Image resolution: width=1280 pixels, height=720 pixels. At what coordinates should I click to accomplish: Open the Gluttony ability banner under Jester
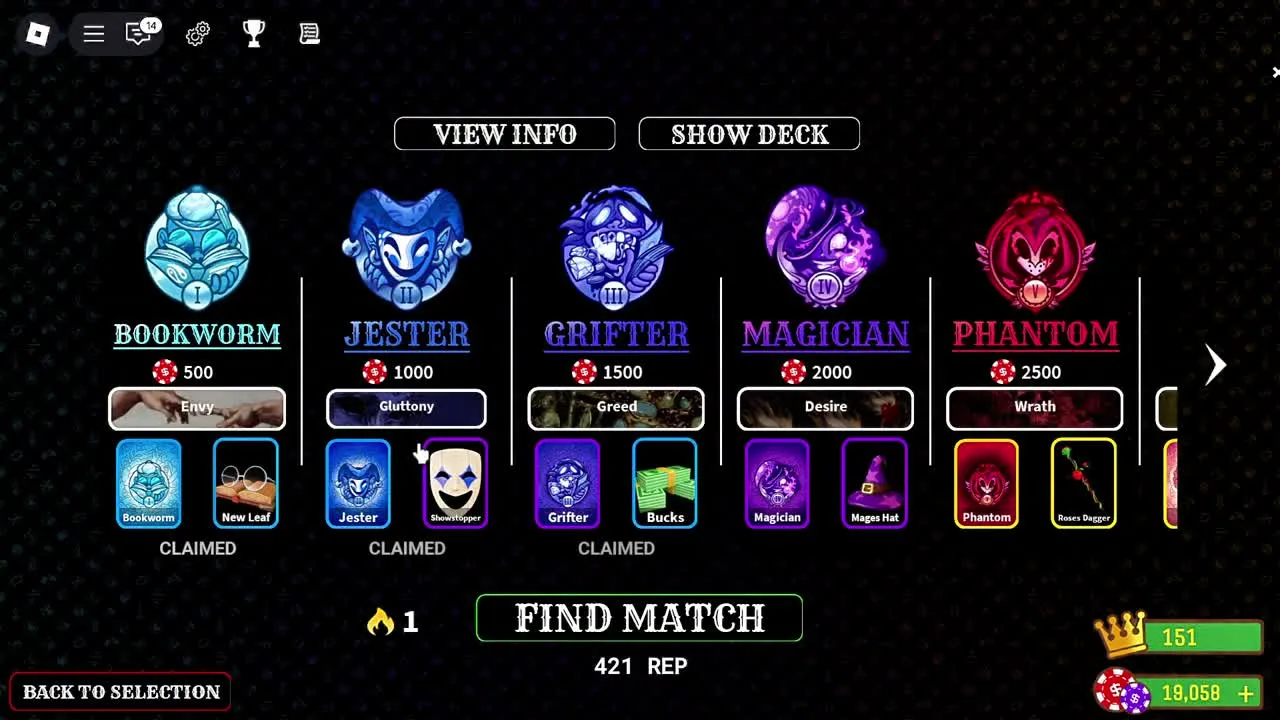(406, 407)
